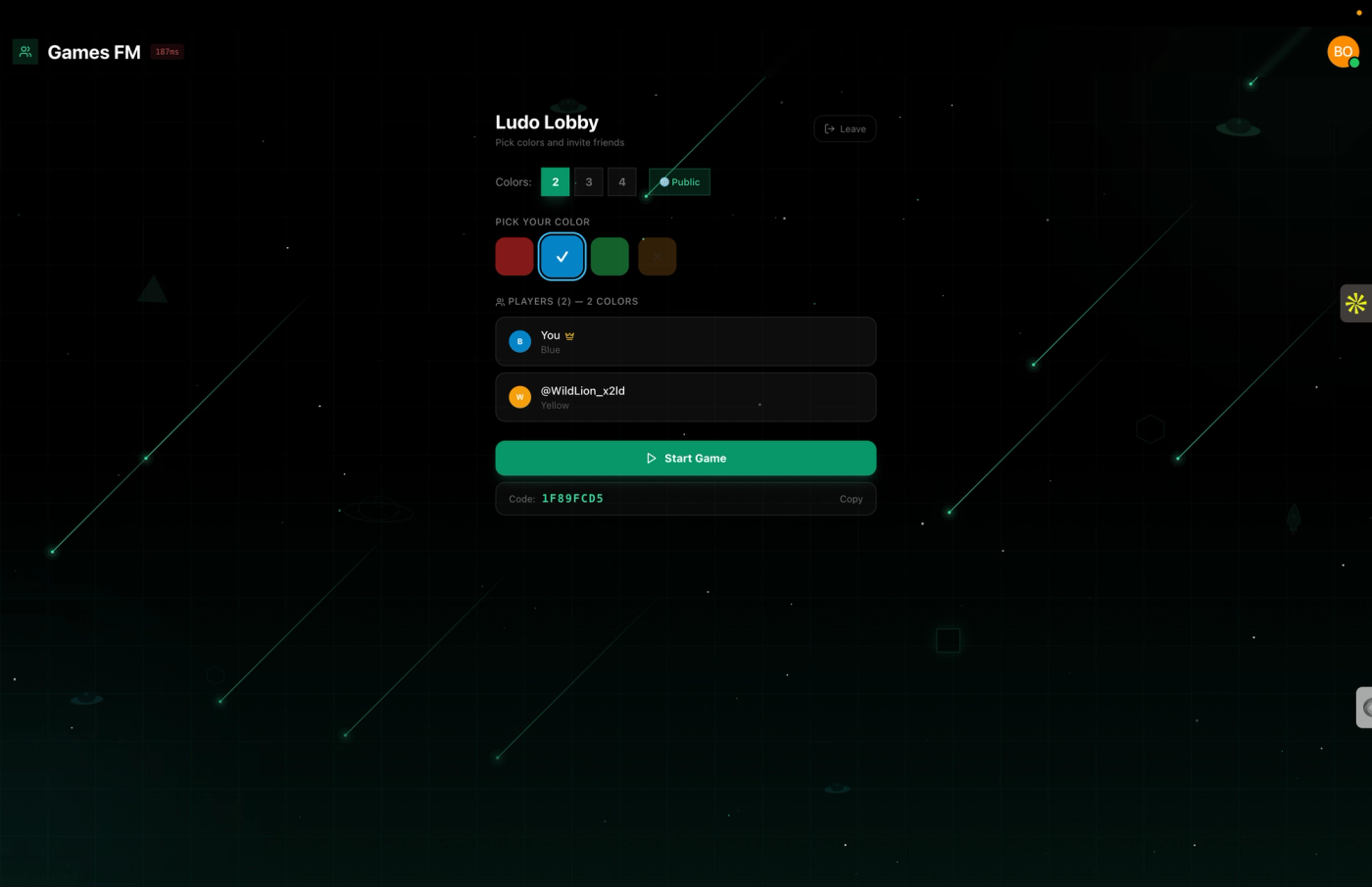
Task: Click the globe icon on Public badge
Action: tap(663, 181)
